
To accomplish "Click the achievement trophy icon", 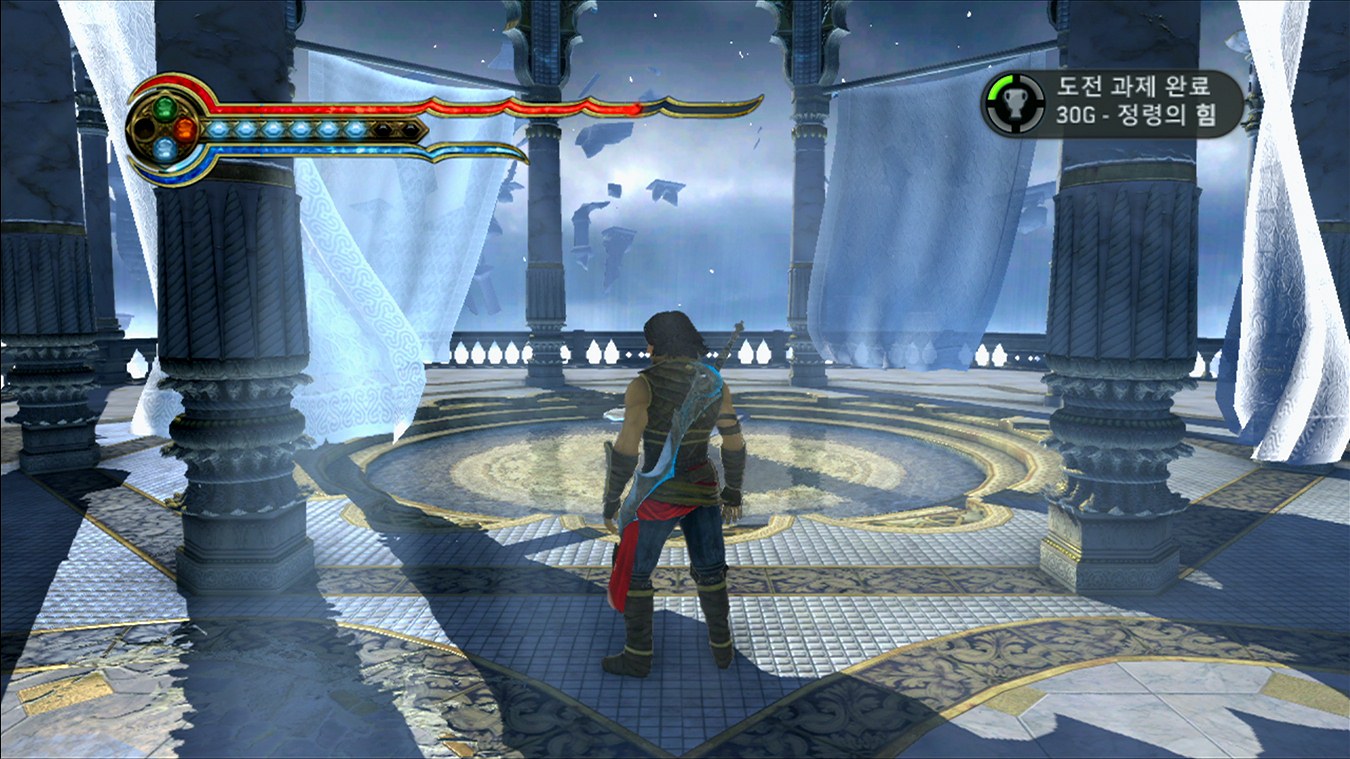I will pyautogui.click(x=1011, y=104).
